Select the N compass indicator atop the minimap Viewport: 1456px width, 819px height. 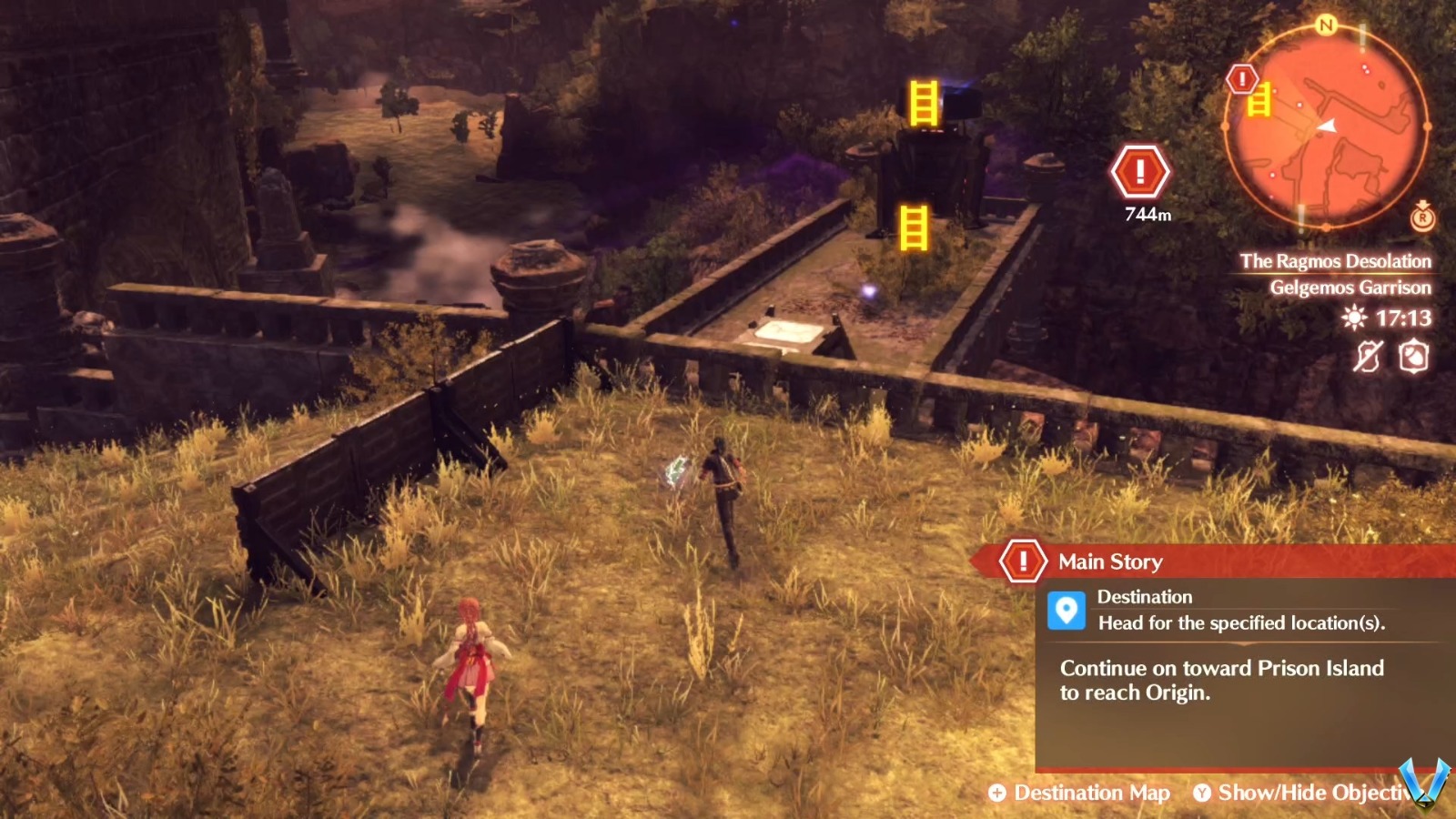[x=1326, y=25]
